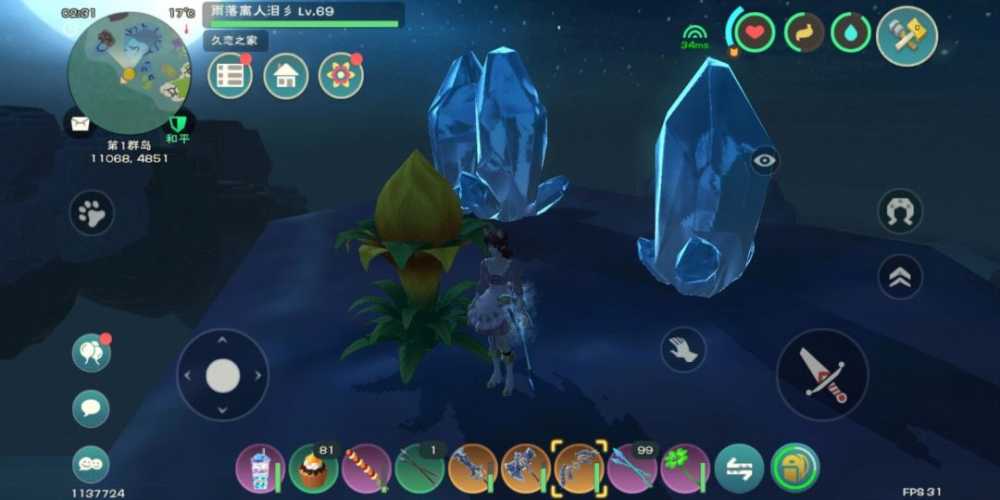Viewport: 1000px width, 500px height.
Task: Open the list menu button
Action: [x=230, y=76]
